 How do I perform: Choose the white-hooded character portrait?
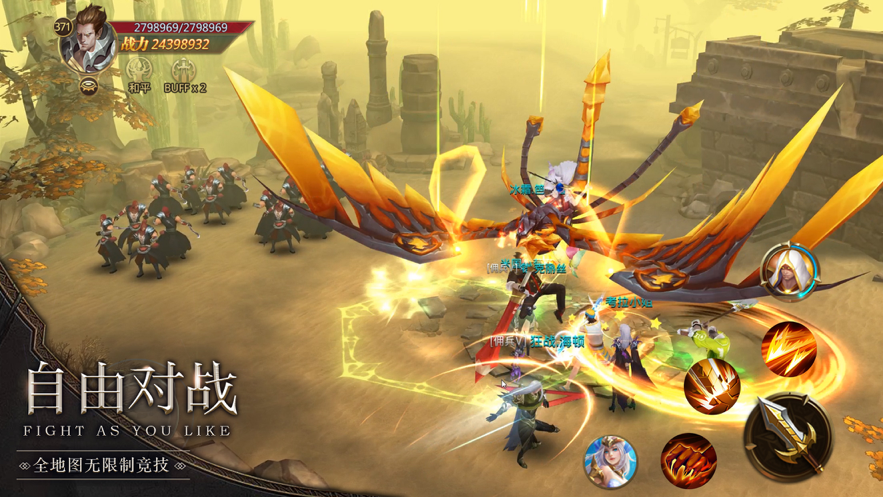tap(790, 270)
